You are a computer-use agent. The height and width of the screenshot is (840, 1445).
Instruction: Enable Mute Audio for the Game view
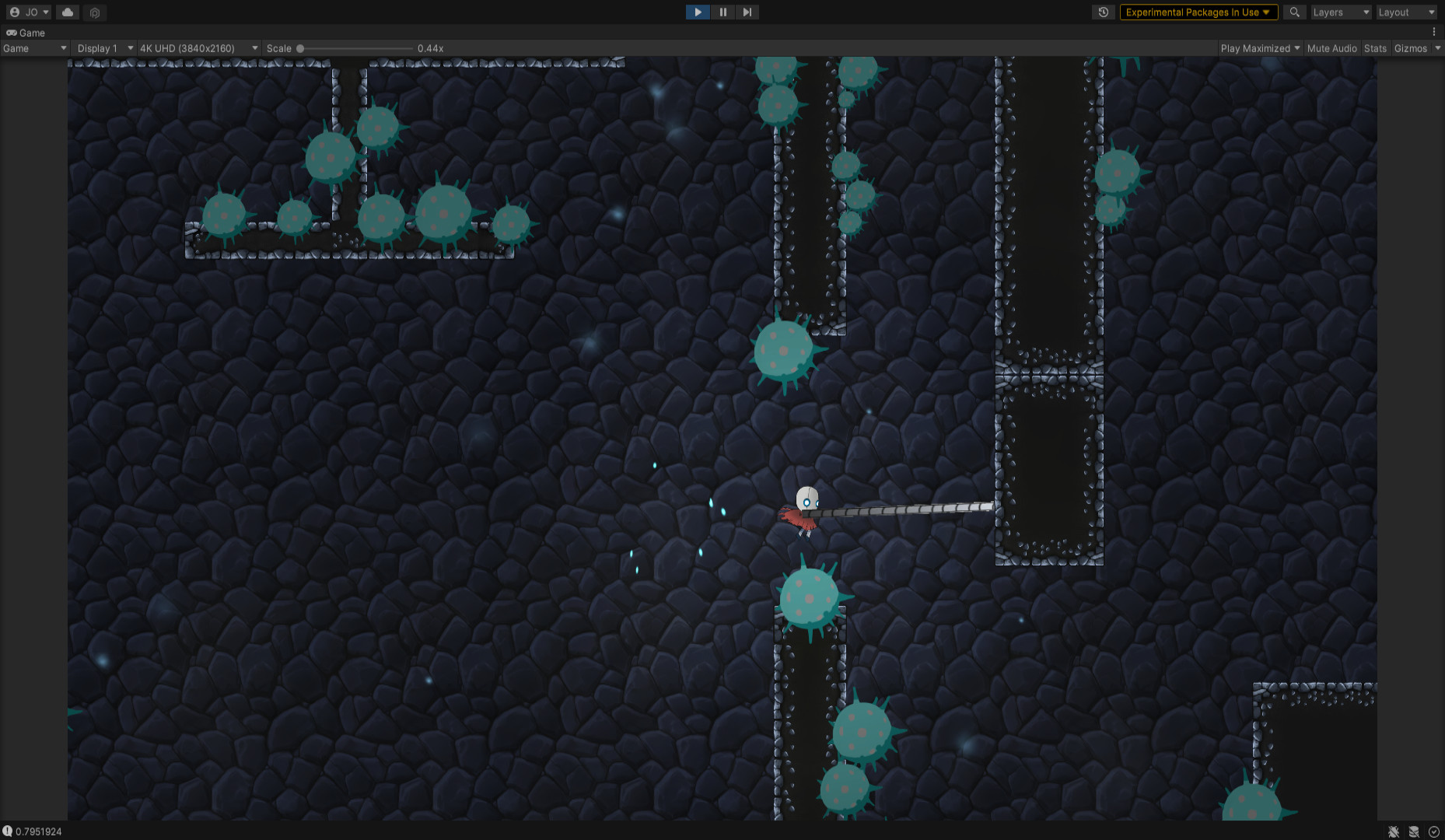1331,47
